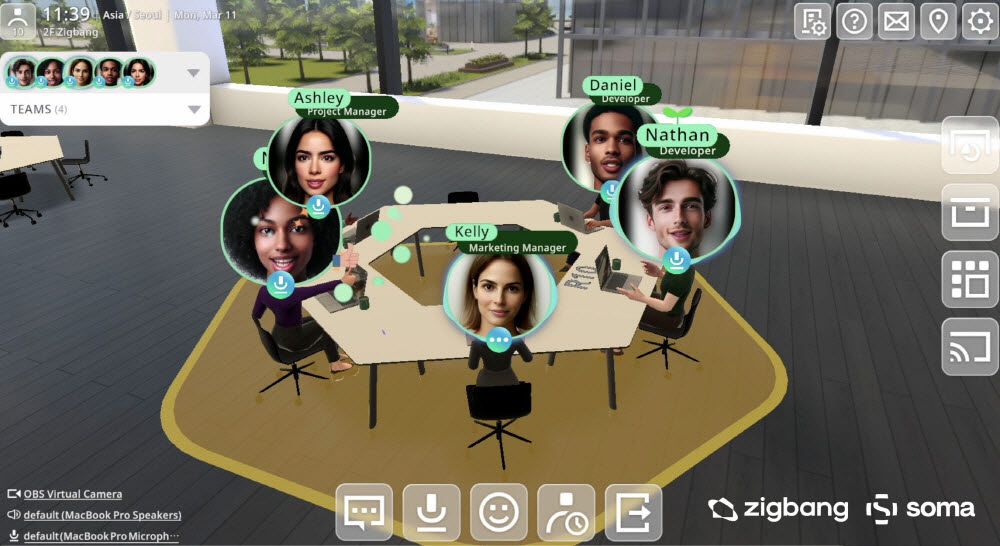Image resolution: width=1000 pixels, height=546 pixels.
Task: Open the location pin map
Action: coord(937,21)
